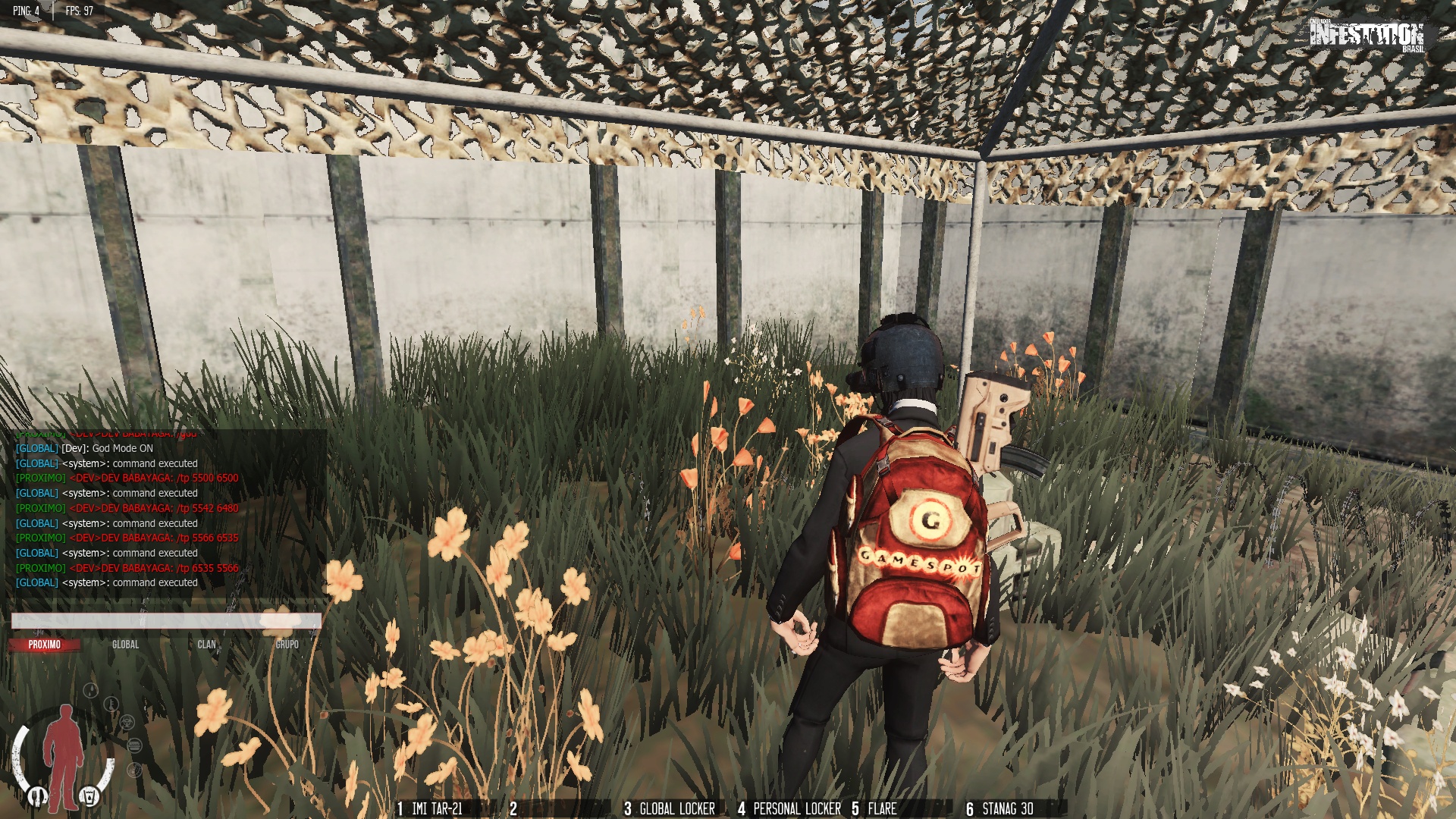Switch chat to the GRUPO tab
This screenshot has width=1456, height=819.
[x=287, y=645]
